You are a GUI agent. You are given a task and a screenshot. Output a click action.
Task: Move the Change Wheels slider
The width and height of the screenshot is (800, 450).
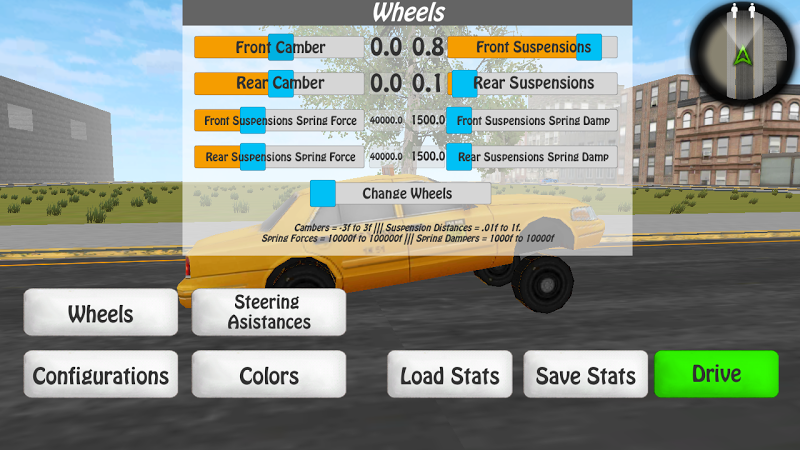323,193
